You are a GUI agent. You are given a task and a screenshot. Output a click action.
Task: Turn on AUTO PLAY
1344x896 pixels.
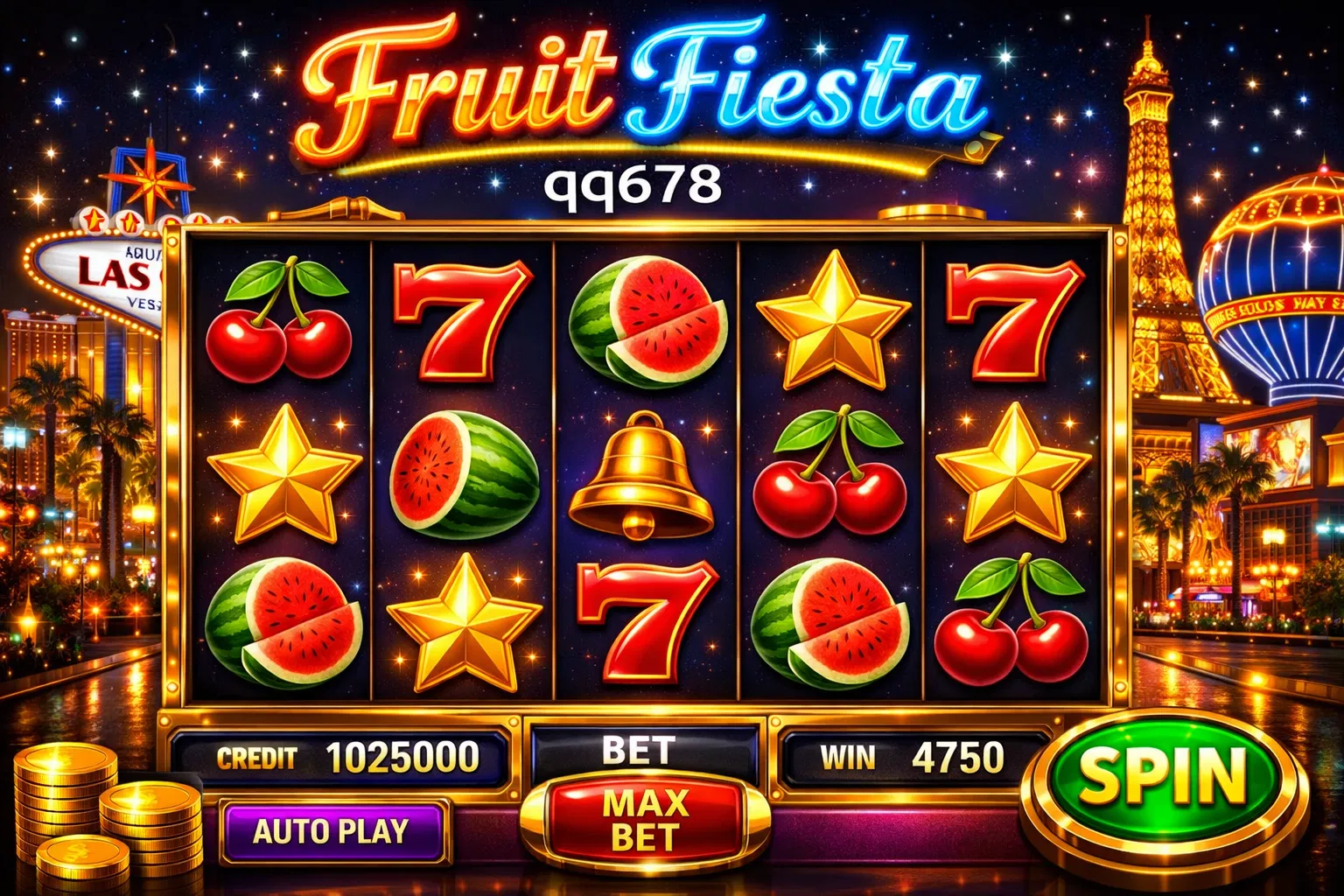(x=332, y=831)
